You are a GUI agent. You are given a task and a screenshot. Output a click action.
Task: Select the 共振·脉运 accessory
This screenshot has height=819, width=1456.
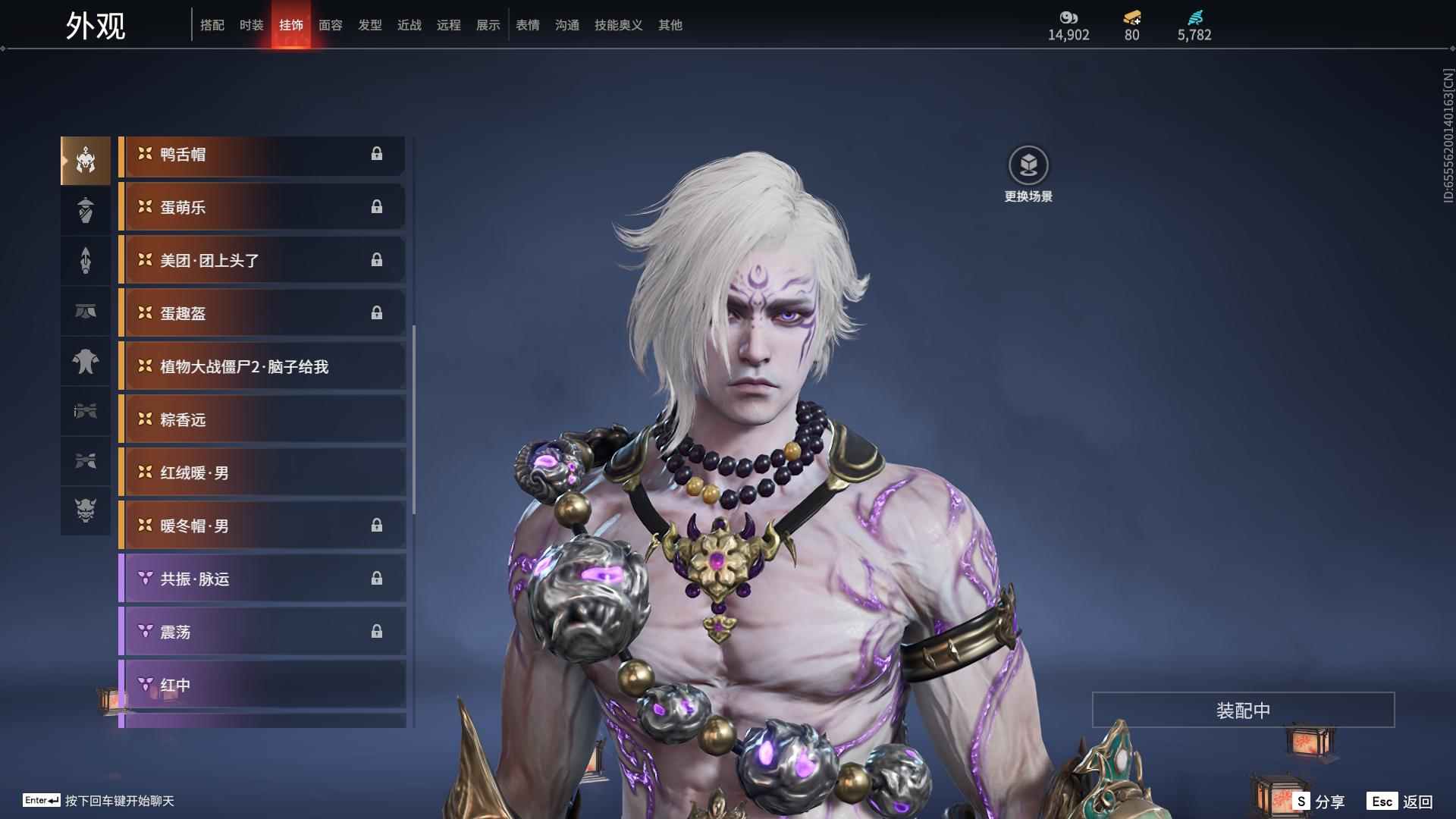click(262, 579)
